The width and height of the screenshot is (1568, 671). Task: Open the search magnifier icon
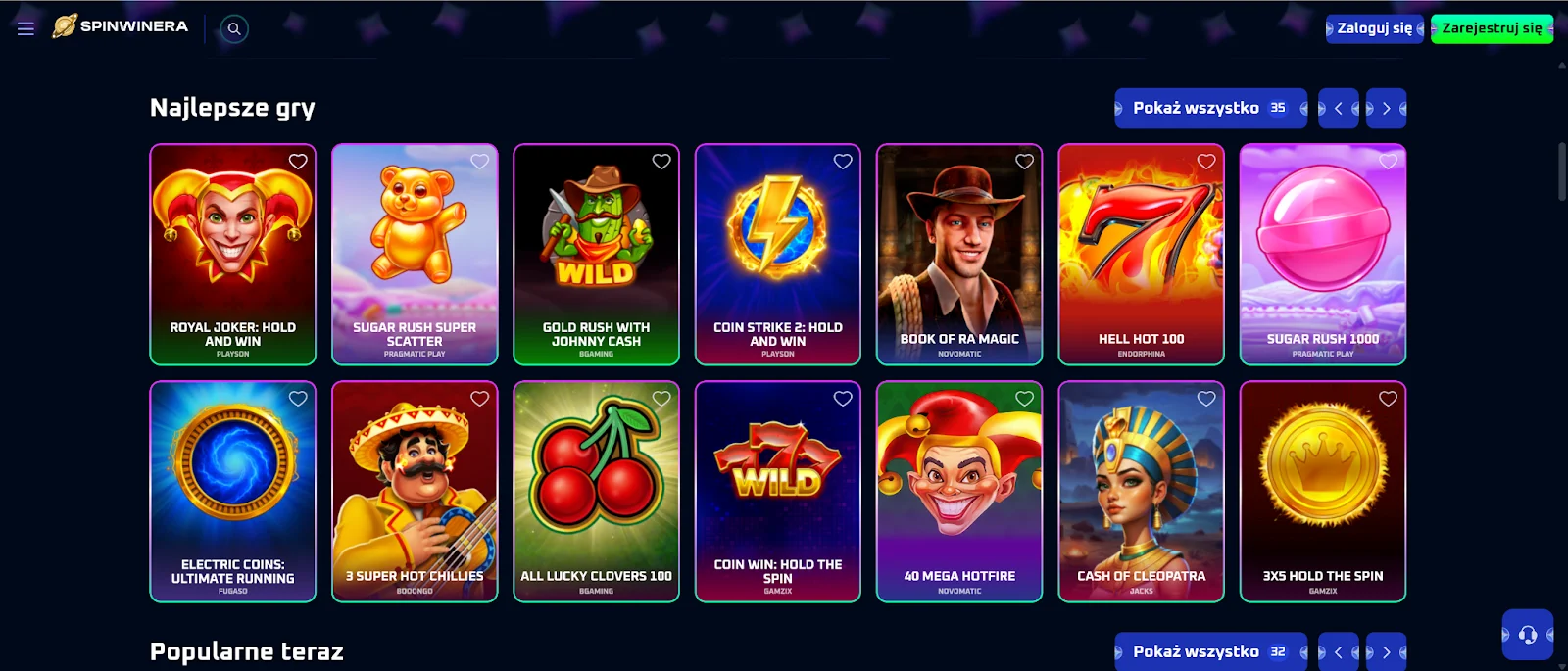(x=234, y=28)
